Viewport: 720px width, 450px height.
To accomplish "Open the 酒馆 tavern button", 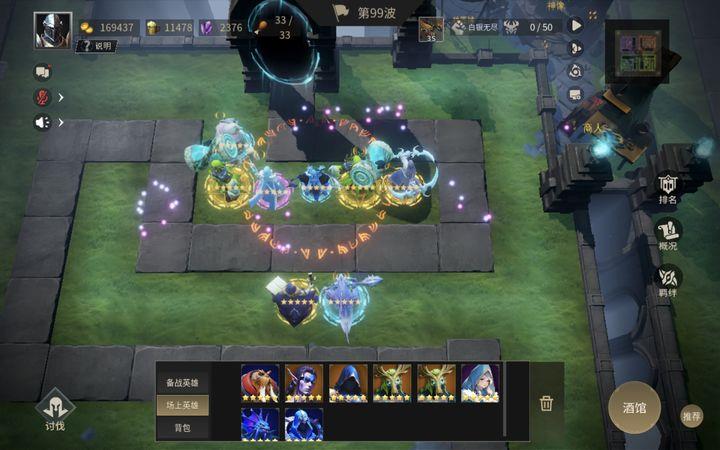I will coord(634,408).
